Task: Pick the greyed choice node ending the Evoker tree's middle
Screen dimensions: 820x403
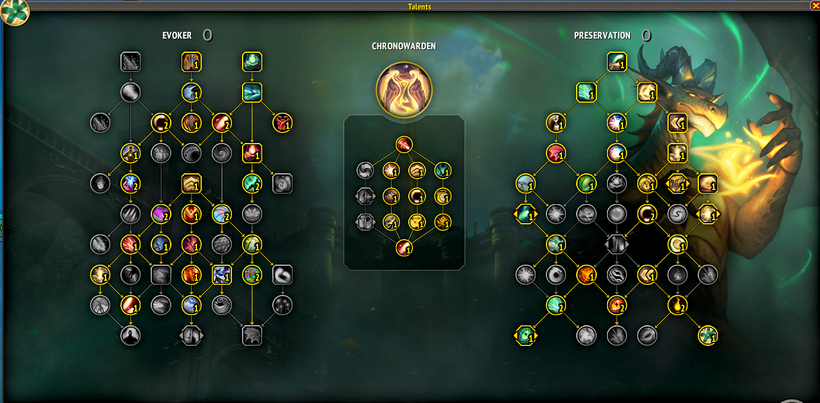Action: 190,335
